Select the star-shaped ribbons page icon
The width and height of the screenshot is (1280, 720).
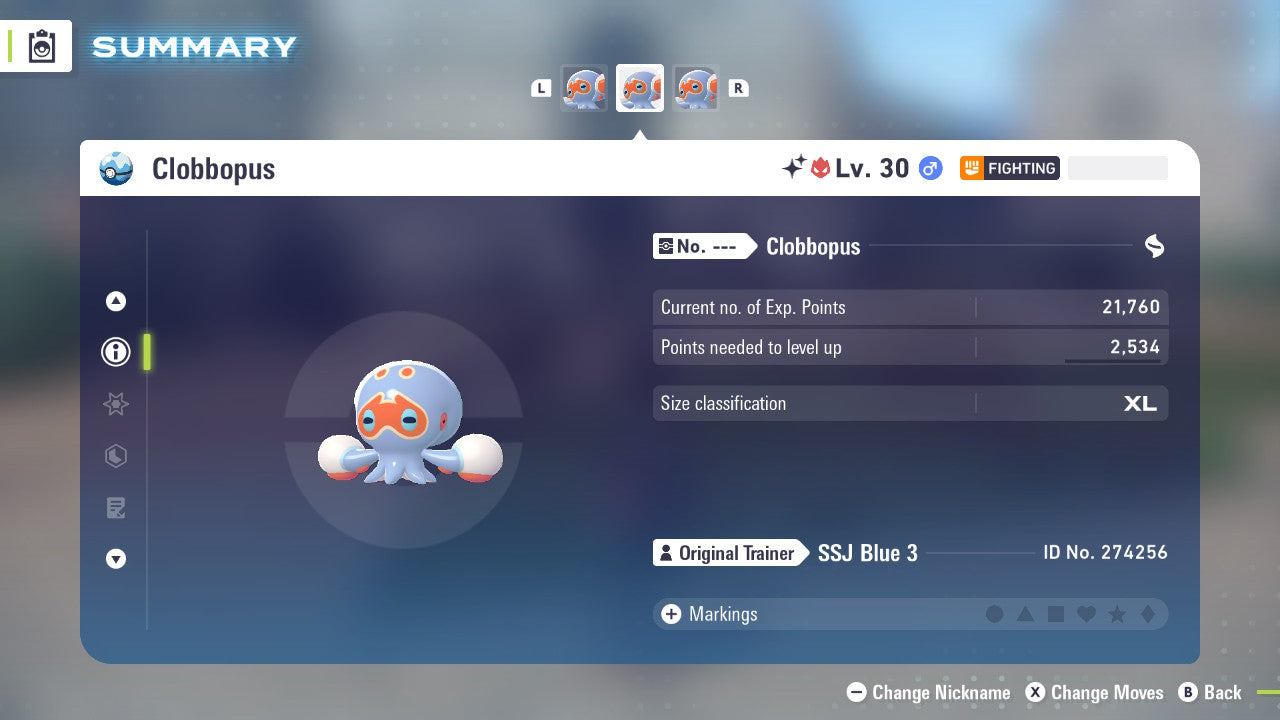click(115, 404)
